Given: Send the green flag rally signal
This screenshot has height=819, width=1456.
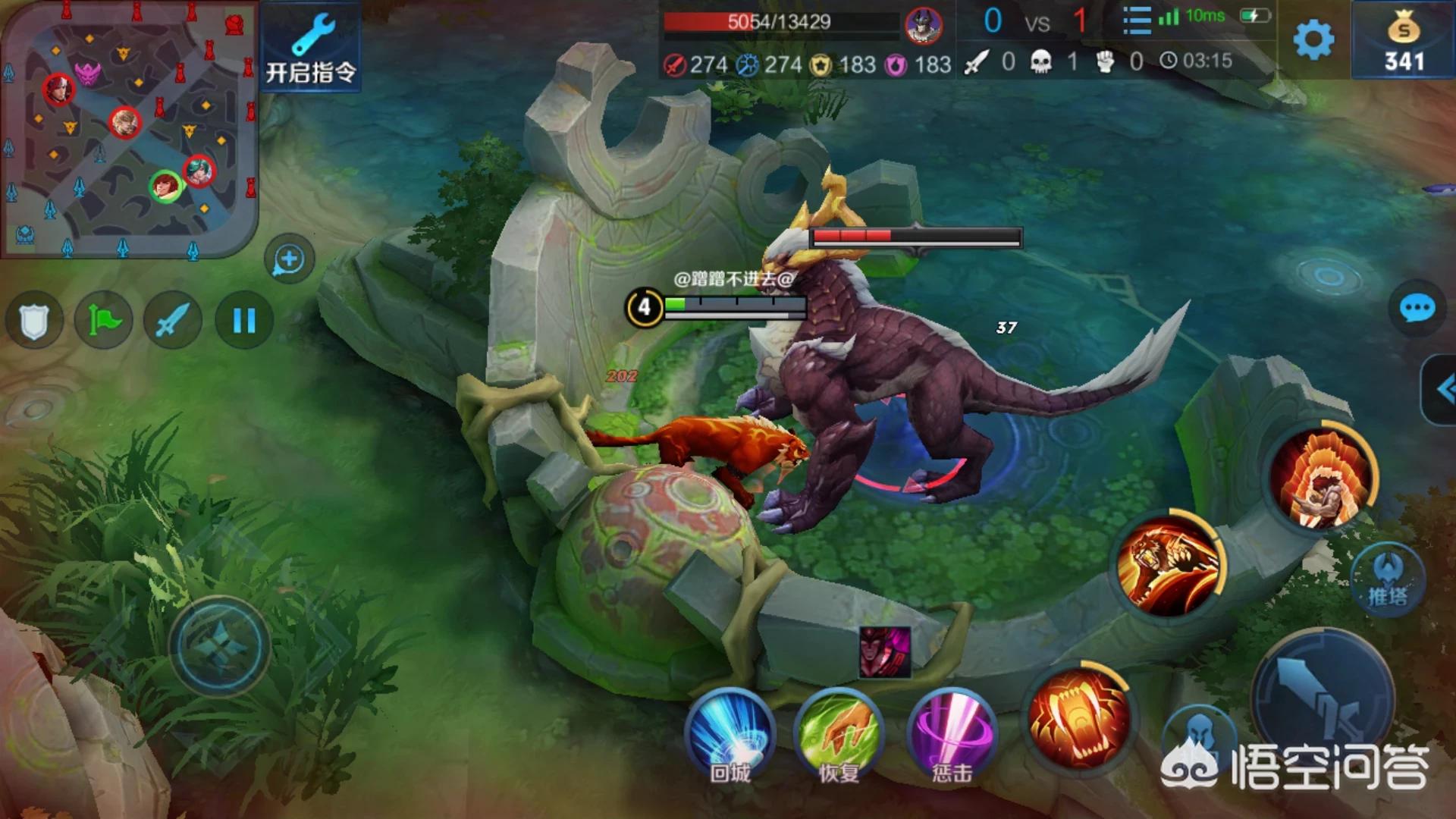Looking at the screenshot, I should click(x=104, y=321).
